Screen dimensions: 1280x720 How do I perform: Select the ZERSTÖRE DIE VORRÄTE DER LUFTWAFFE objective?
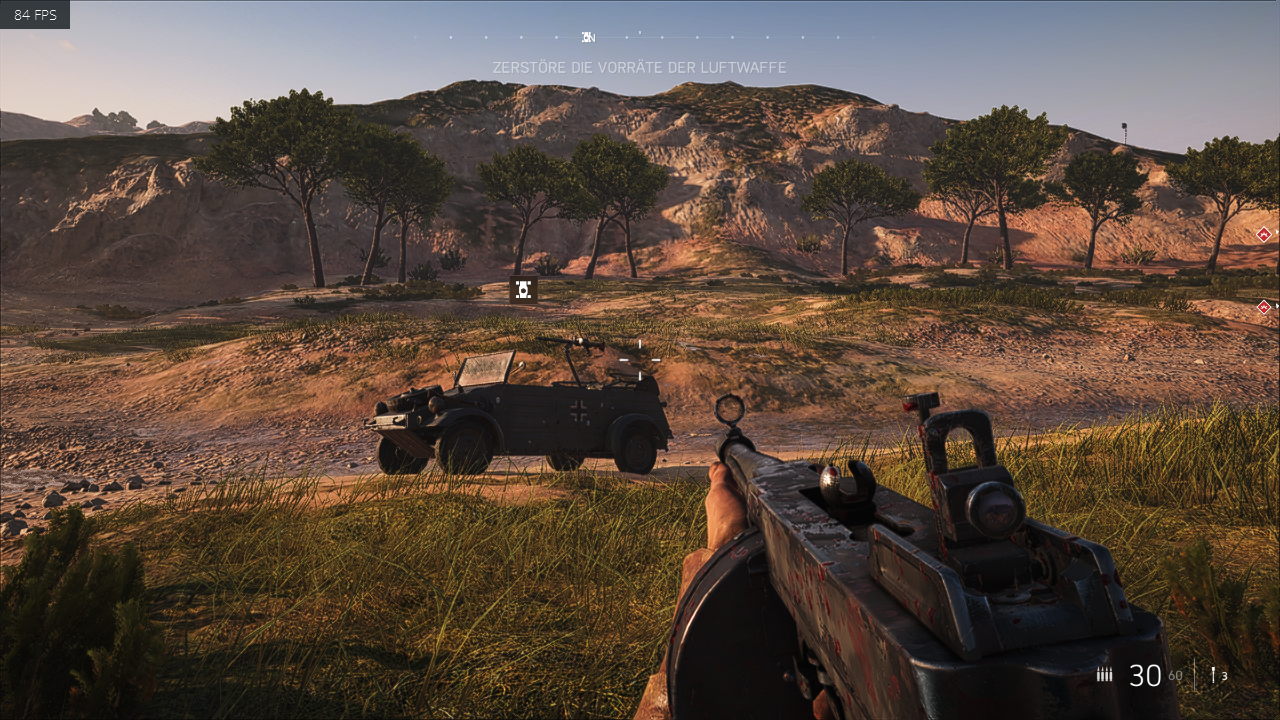pyautogui.click(x=639, y=68)
